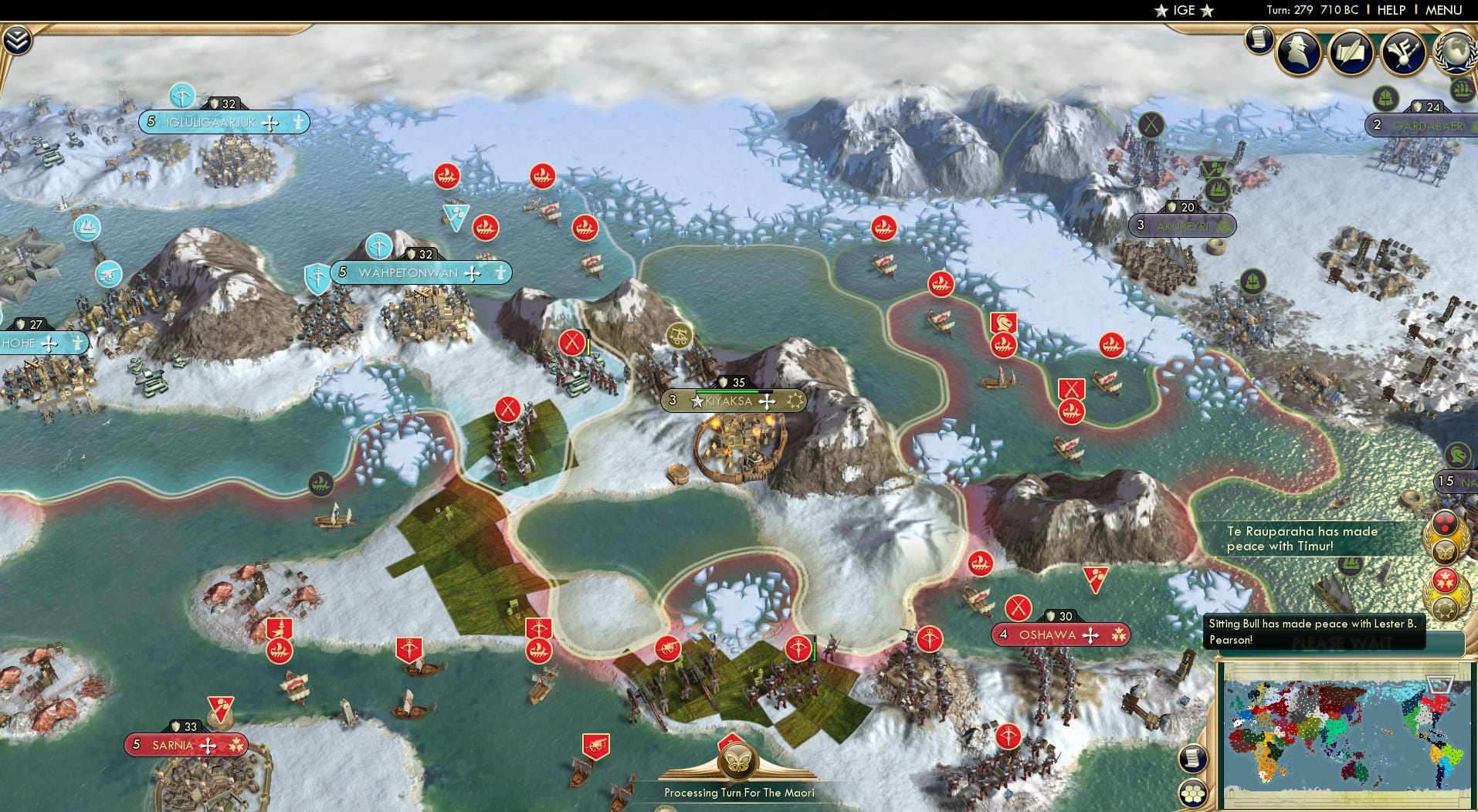1478x812 pixels.
Task: Dismiss the Te Rauparaha peace notification
Action: pyautogui.click(x=1301, y=539)
